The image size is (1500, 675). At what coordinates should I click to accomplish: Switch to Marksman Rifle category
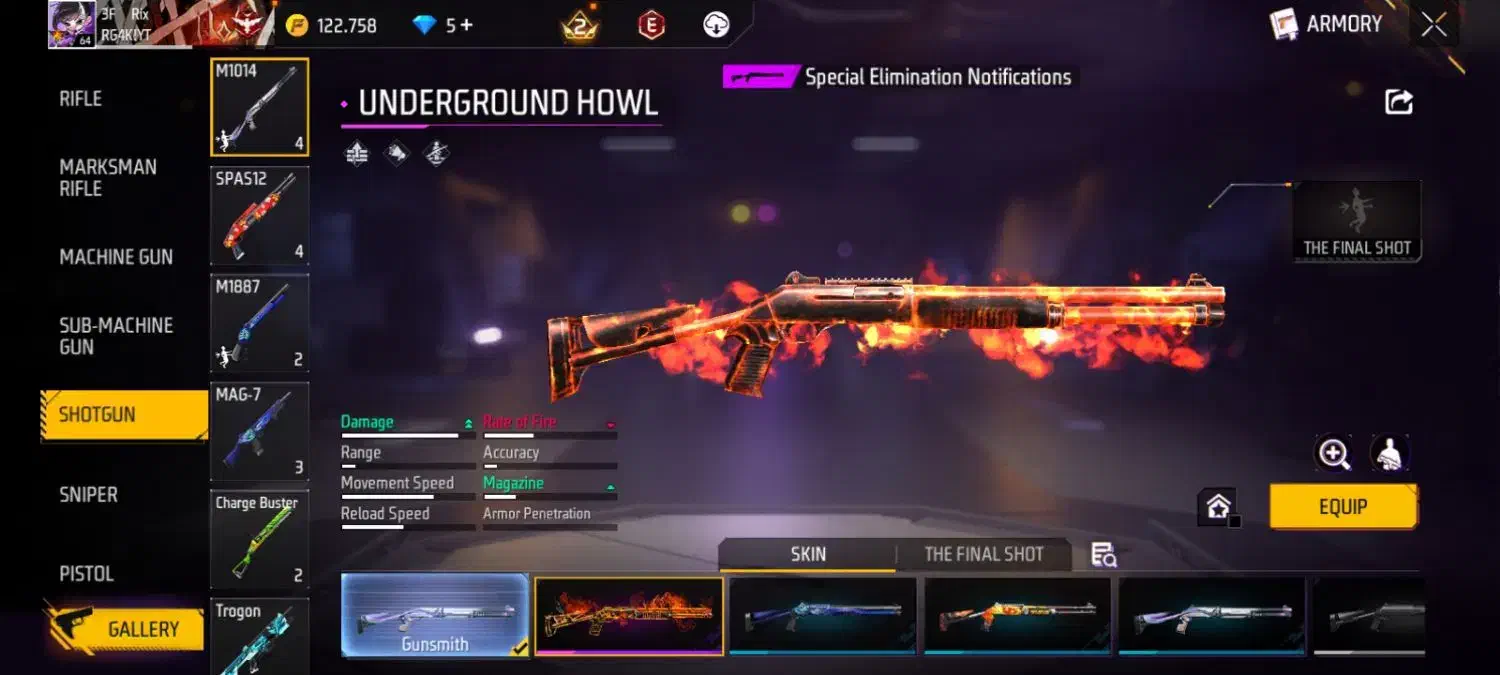(x=108, y=177)
